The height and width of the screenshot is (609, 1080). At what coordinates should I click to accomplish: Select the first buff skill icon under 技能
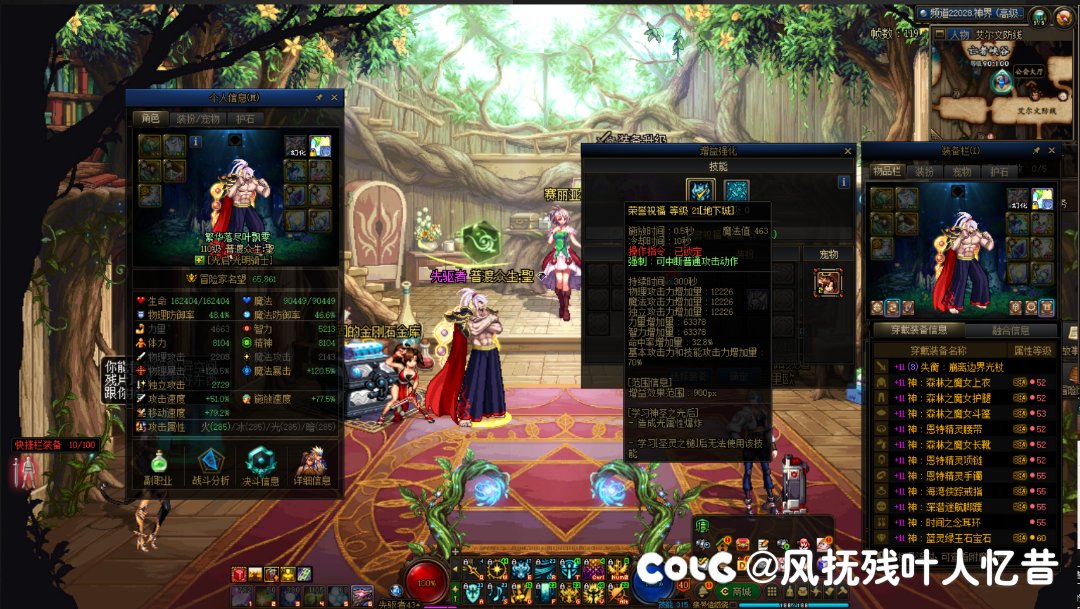(700, 191)
